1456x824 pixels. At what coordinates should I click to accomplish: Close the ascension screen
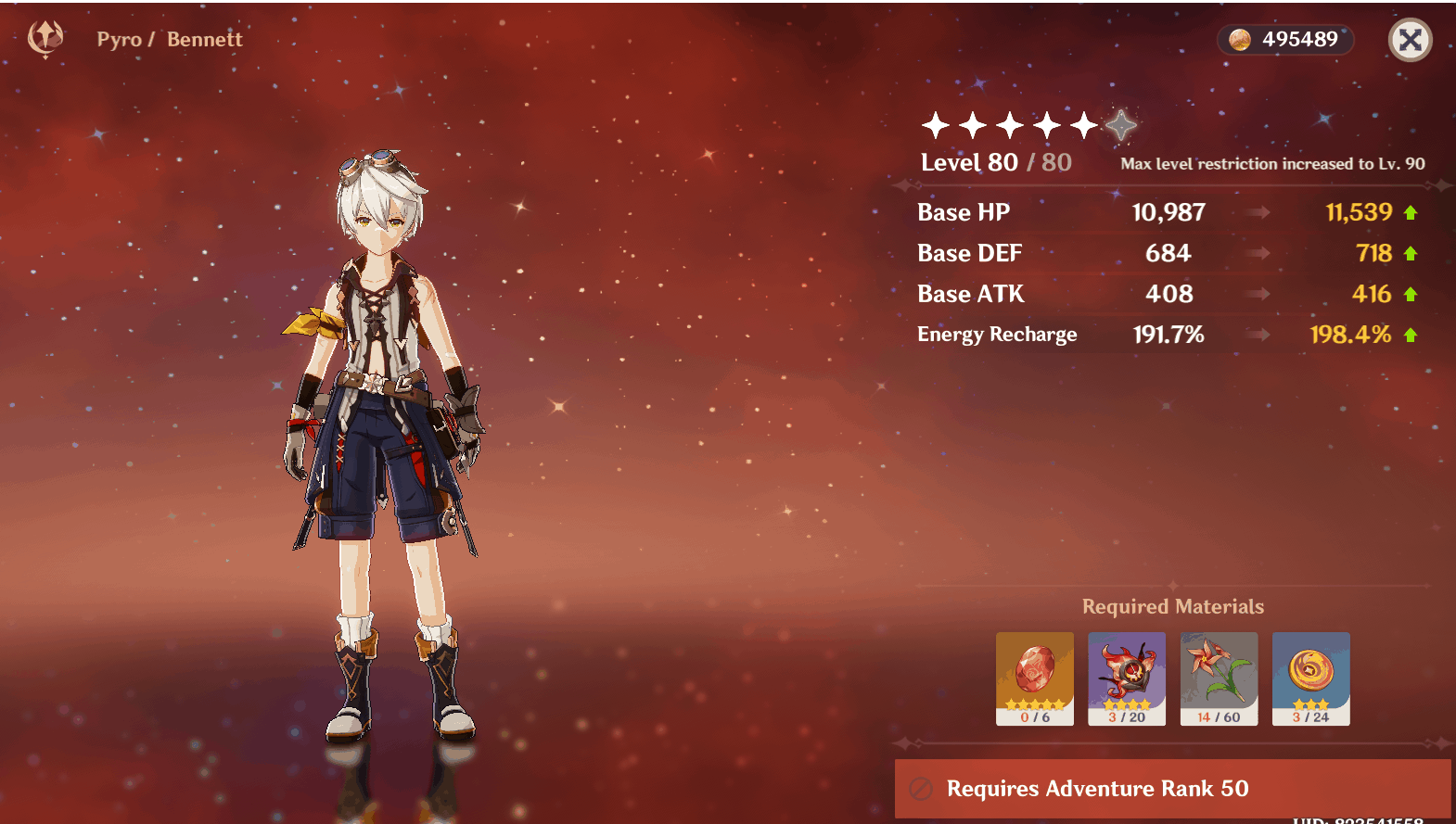click(1410, 40)
